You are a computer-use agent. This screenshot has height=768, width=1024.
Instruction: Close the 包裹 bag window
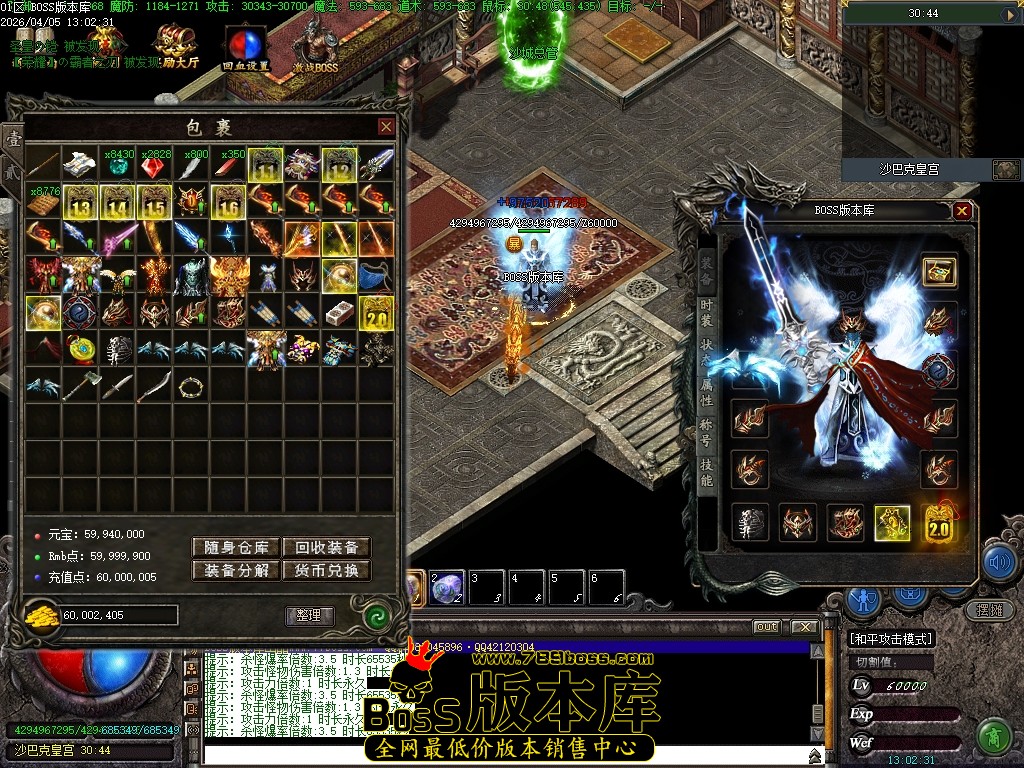[x=386, y=127]
